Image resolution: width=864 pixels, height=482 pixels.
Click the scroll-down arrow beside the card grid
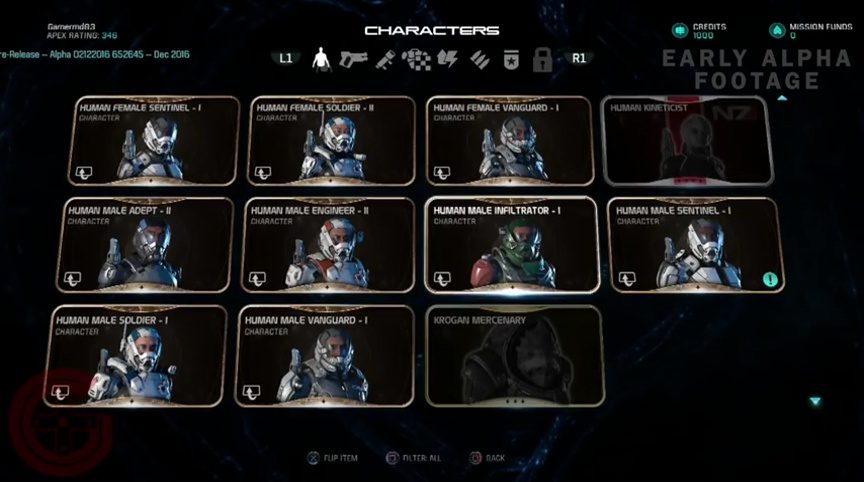click(x=815, y=401)
